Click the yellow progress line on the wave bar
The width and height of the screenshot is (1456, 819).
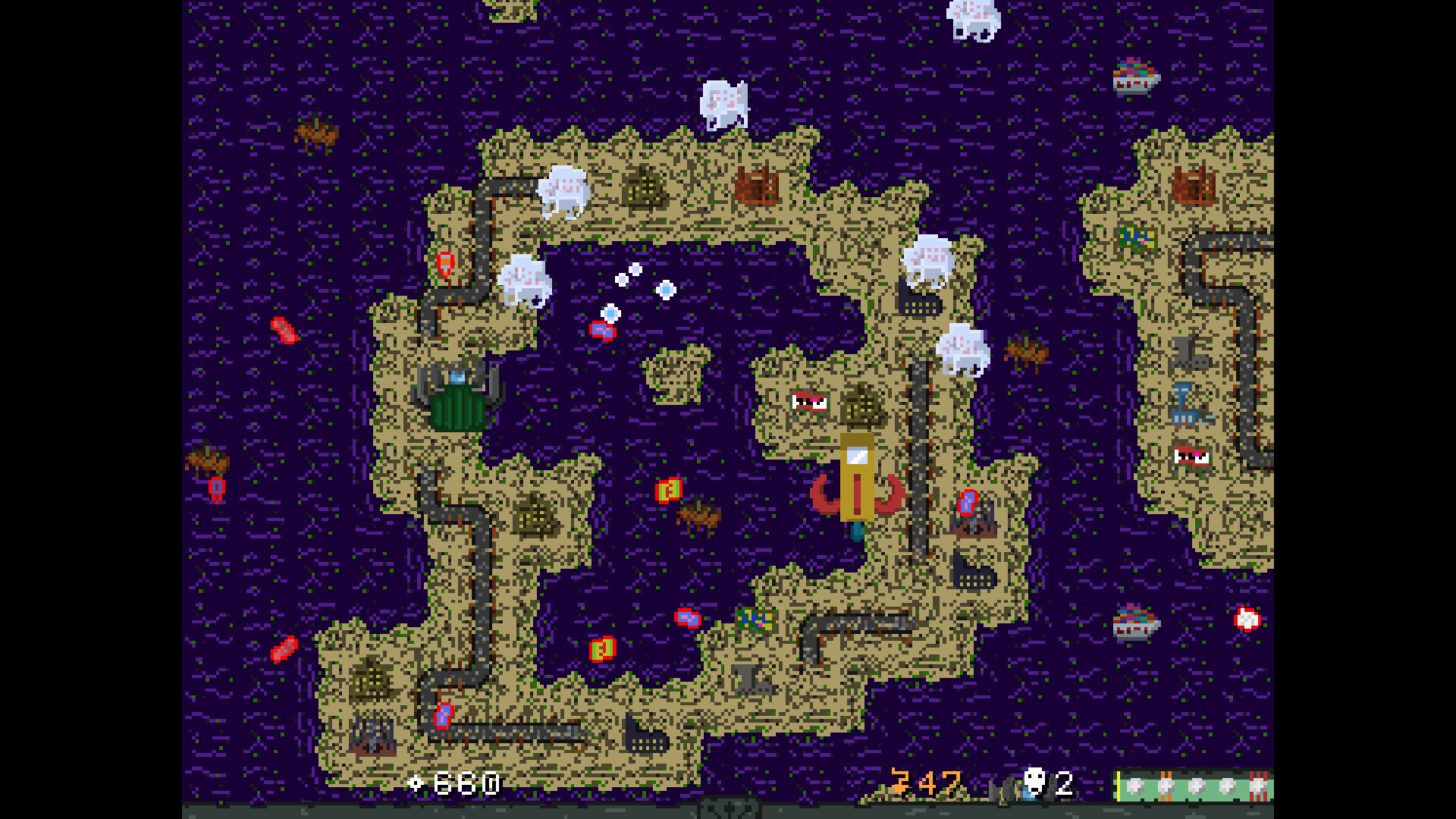click(x=1118, y=785)
